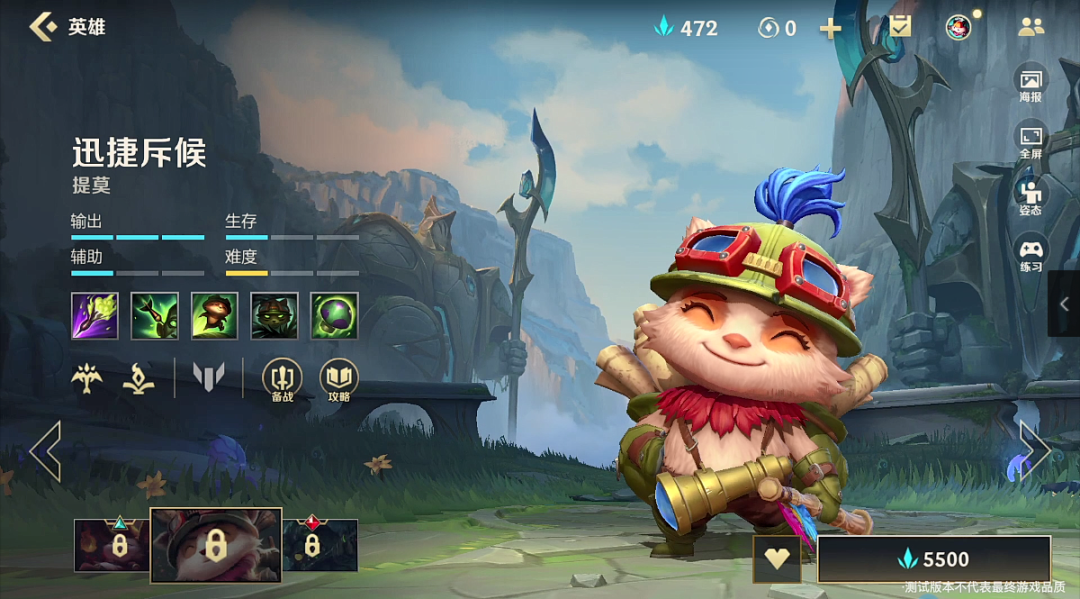The height and width of the screenshot is (599, 1080).
Task: Open the player profile avatar
Action: (958, 27)
